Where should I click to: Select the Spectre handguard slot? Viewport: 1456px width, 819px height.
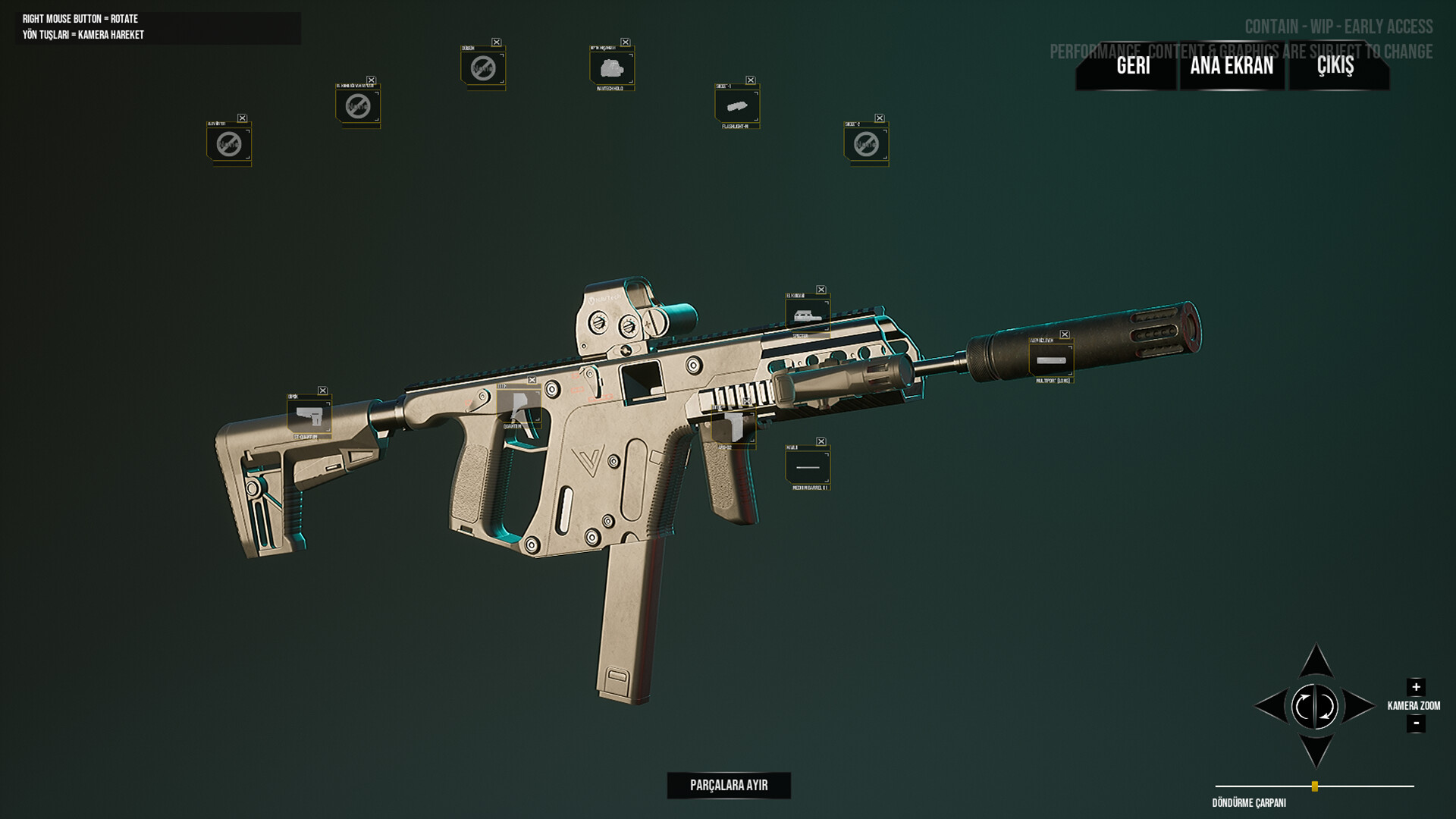(807, 315)
